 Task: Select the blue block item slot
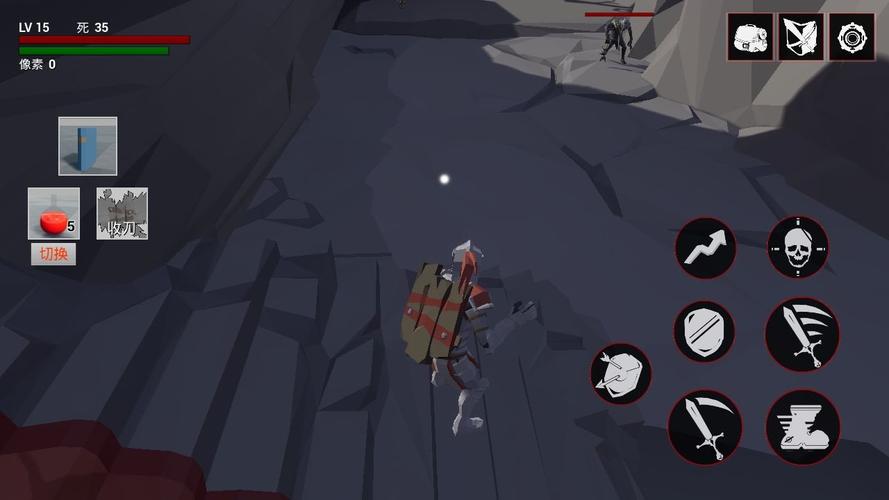(87, 146)
